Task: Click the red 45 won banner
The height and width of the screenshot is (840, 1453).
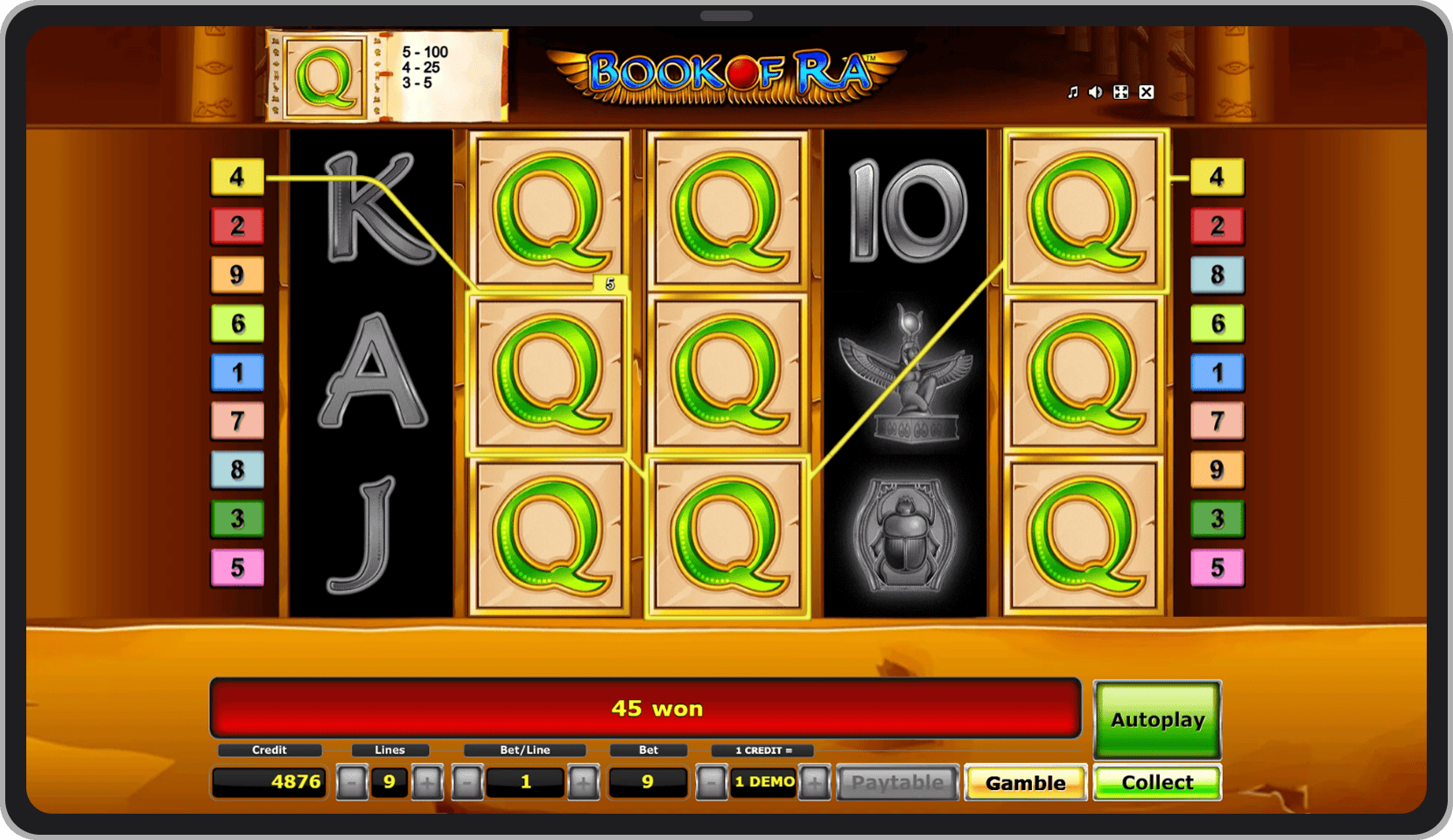Action: [x=646, y=708]
